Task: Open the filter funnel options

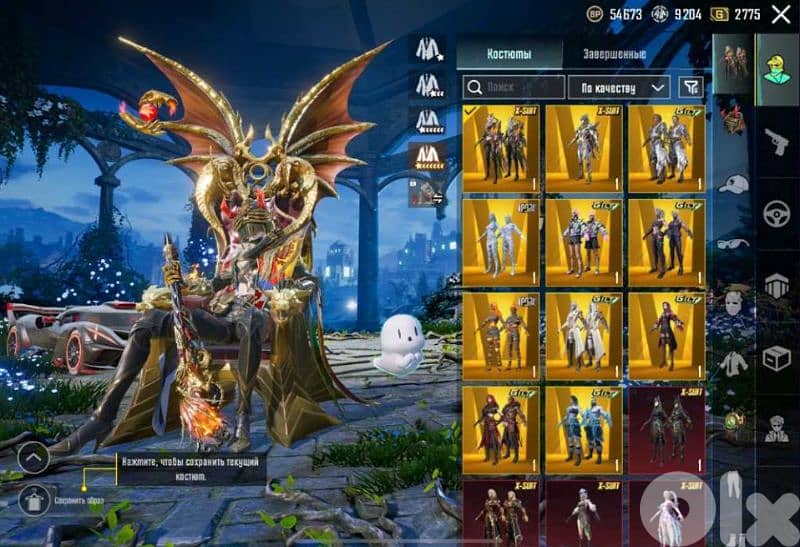Action: coord(690,87)
